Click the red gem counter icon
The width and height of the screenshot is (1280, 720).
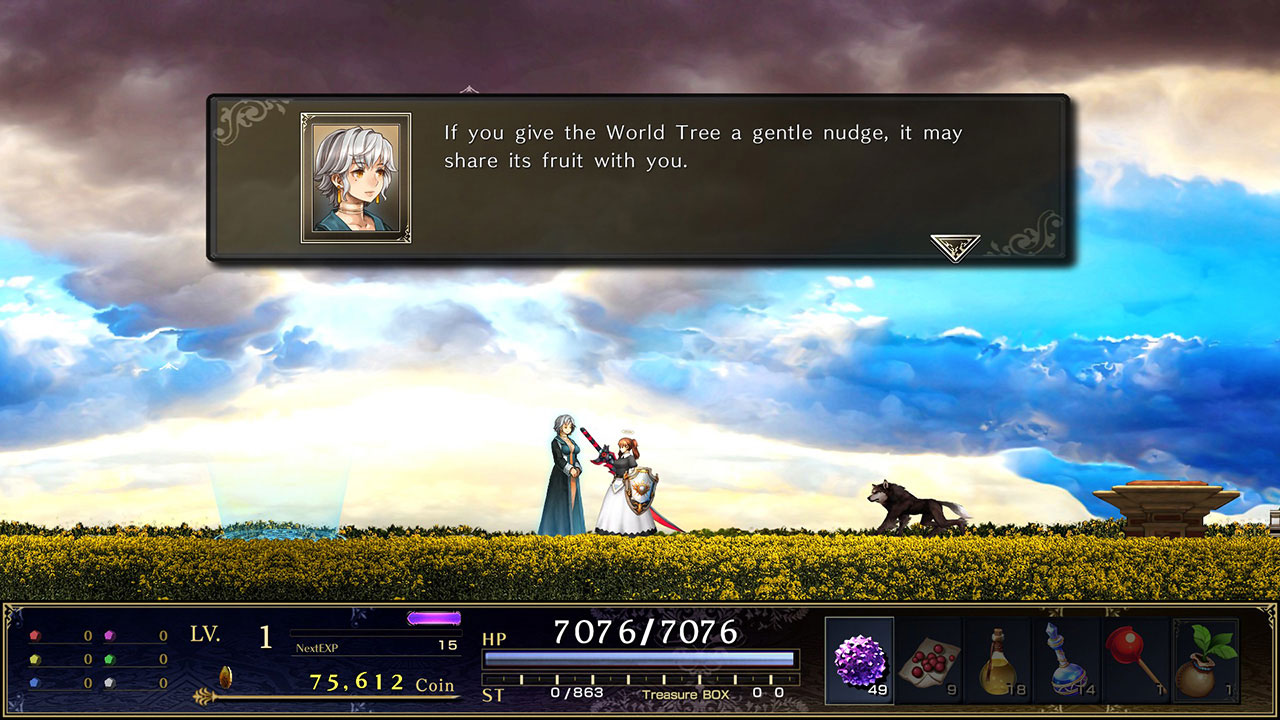pyautogui.click(x=35, y=634)
